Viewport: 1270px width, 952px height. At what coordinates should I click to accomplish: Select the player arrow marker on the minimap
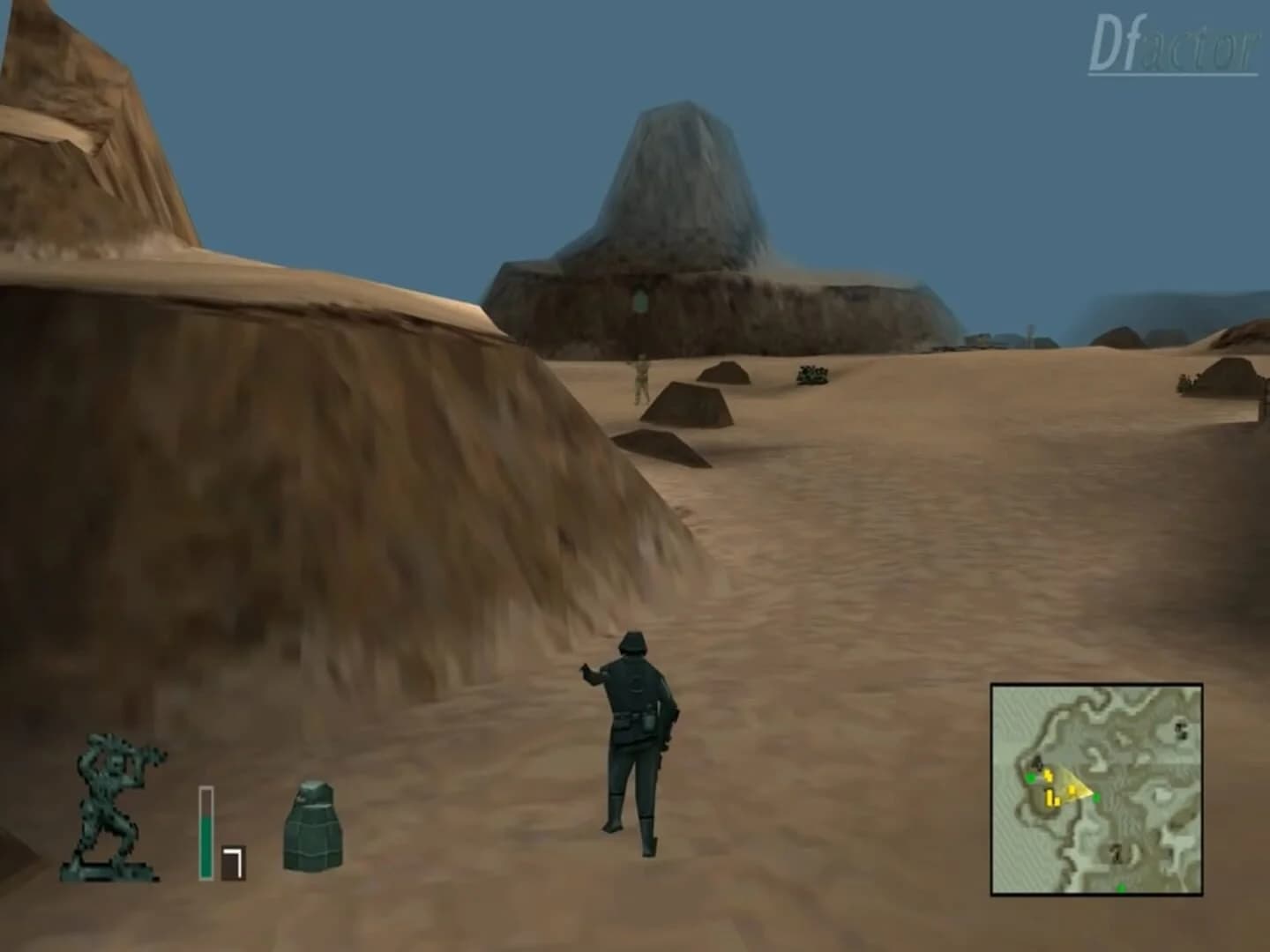[1070, 785]
